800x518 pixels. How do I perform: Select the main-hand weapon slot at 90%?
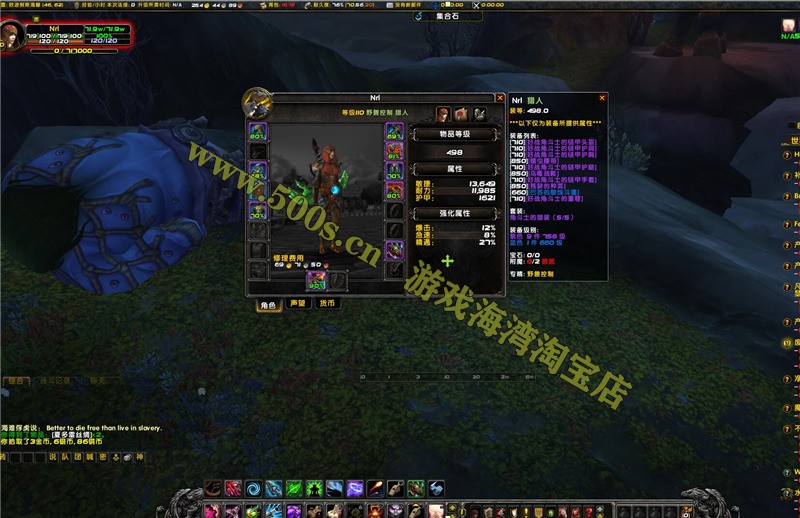tap(317, 281)
